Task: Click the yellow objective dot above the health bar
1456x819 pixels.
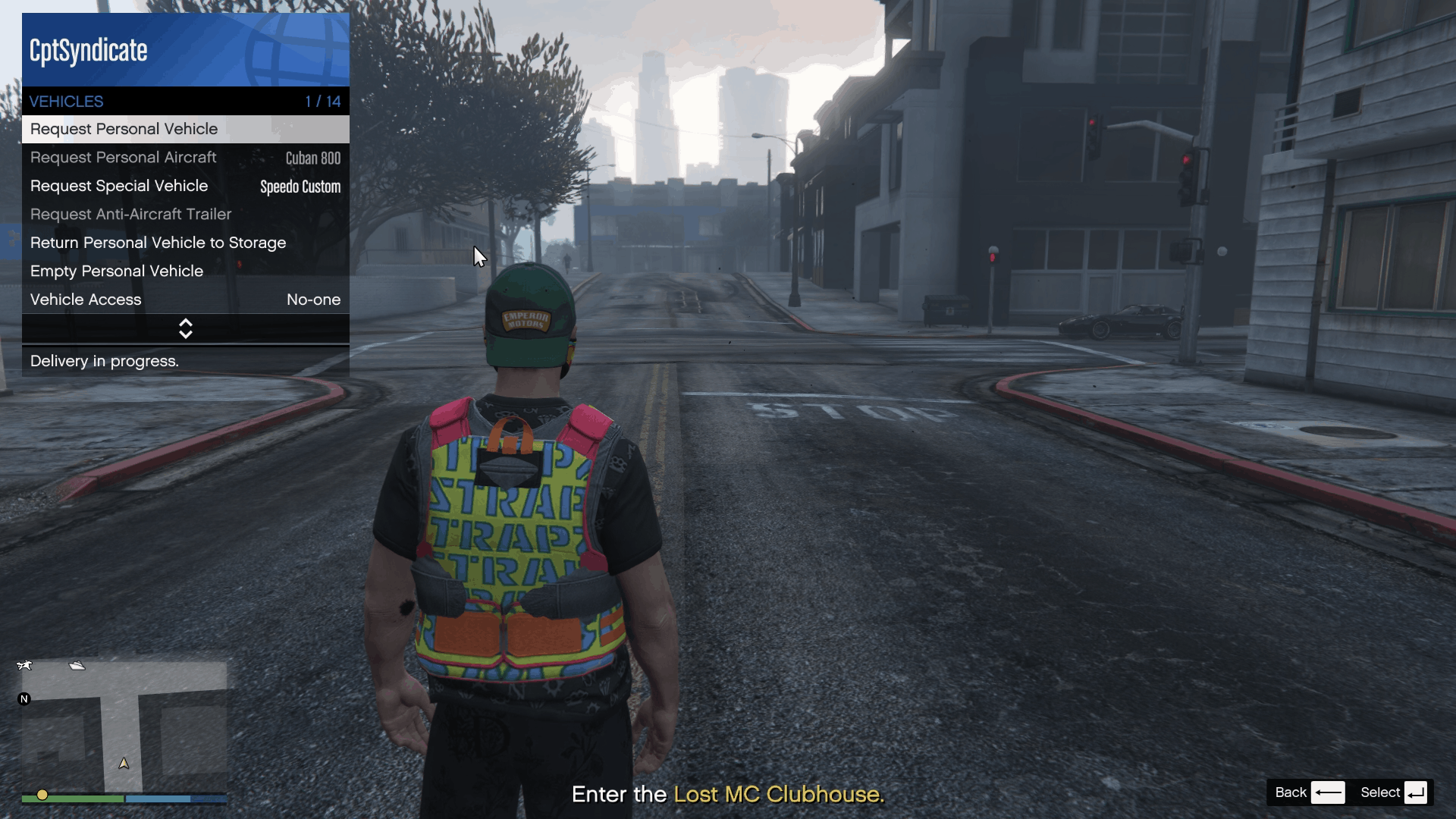Action: click(42, 795)
